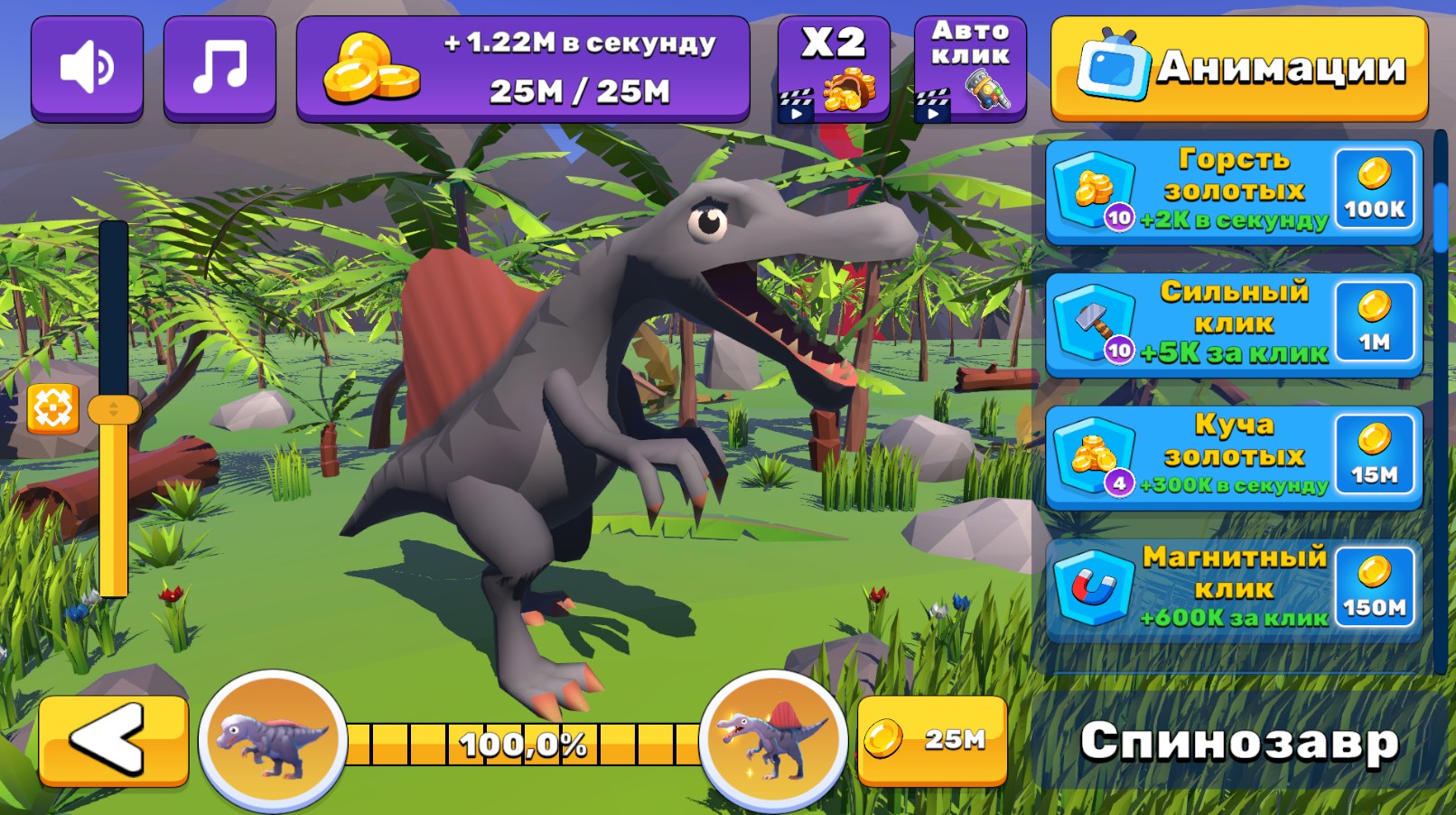Toggle the music note icon
Viewport: 1456px width, 815px height.
[x=222, y=65]
